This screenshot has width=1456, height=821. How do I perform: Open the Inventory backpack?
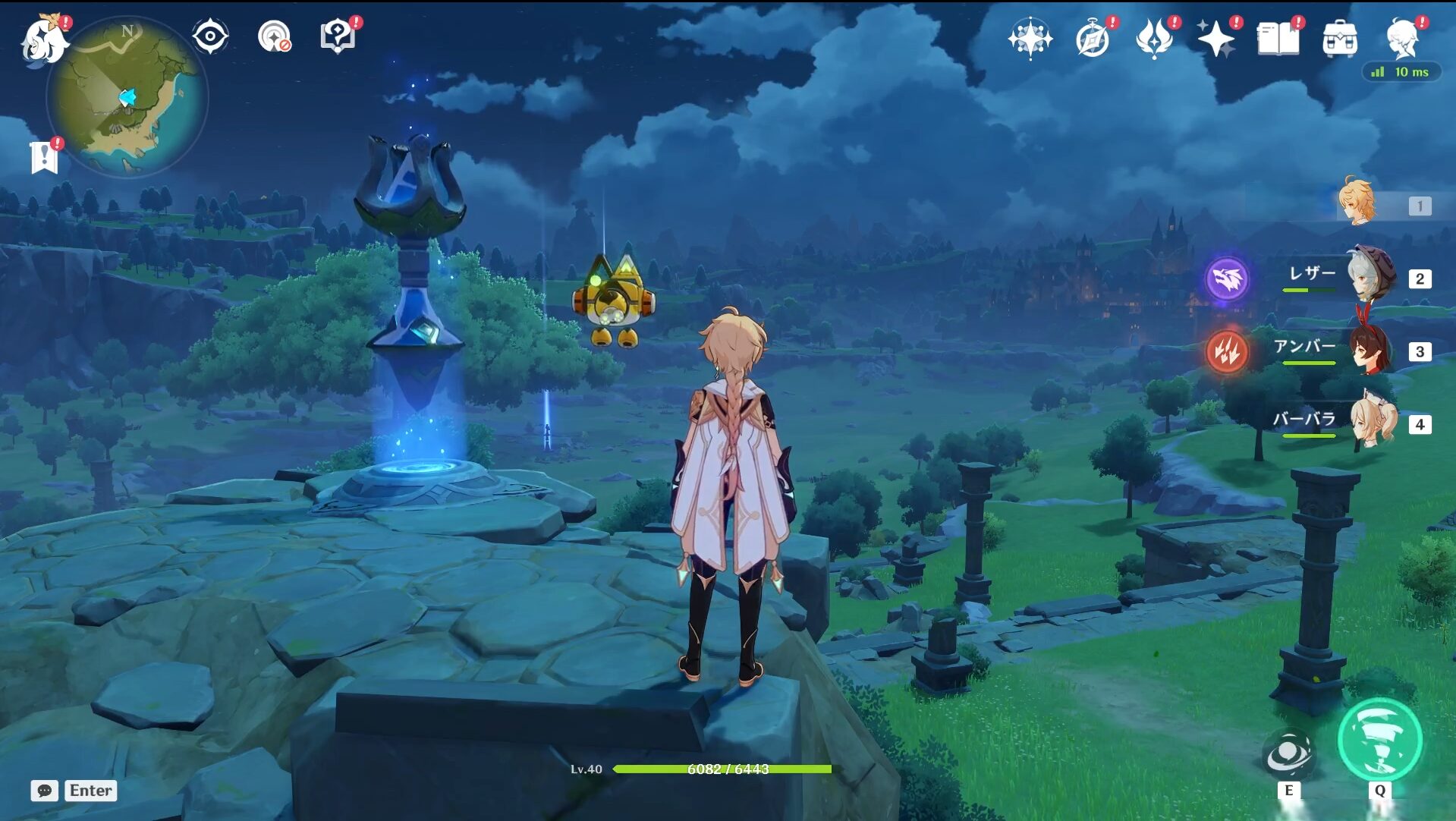click(1340, 38)
